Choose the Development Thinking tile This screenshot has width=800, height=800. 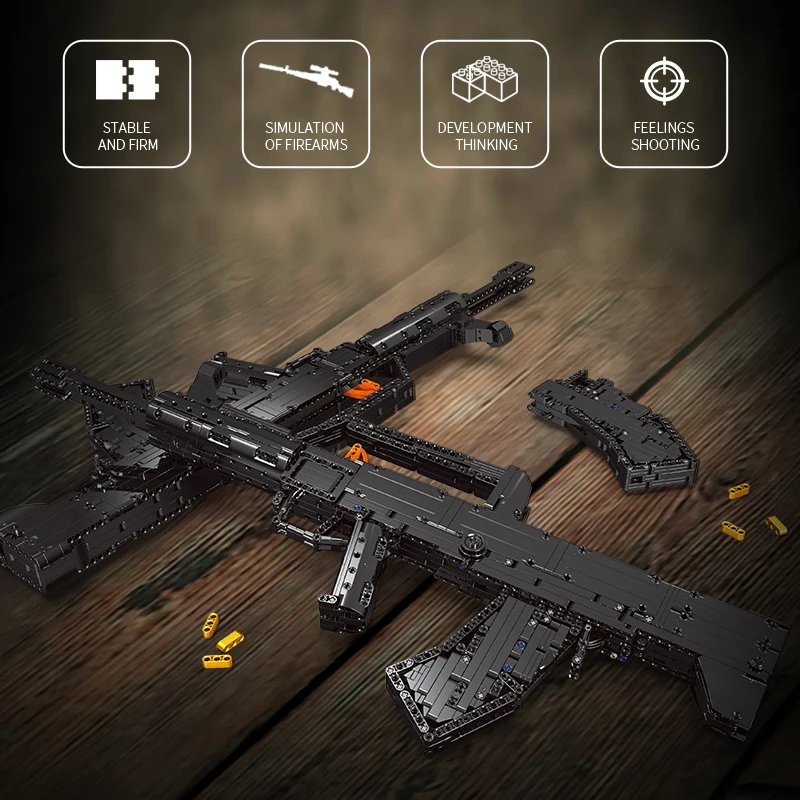pos(485,104)
